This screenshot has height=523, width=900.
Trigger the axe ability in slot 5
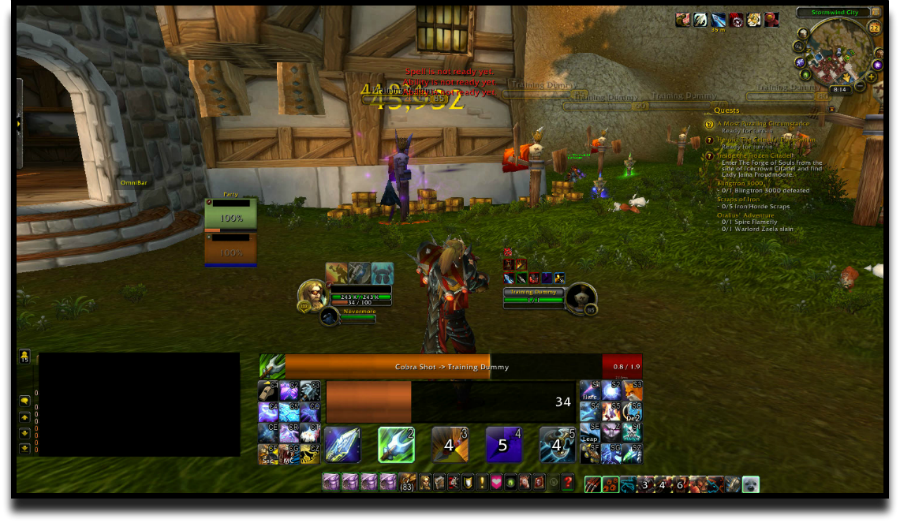click(558, 444)
